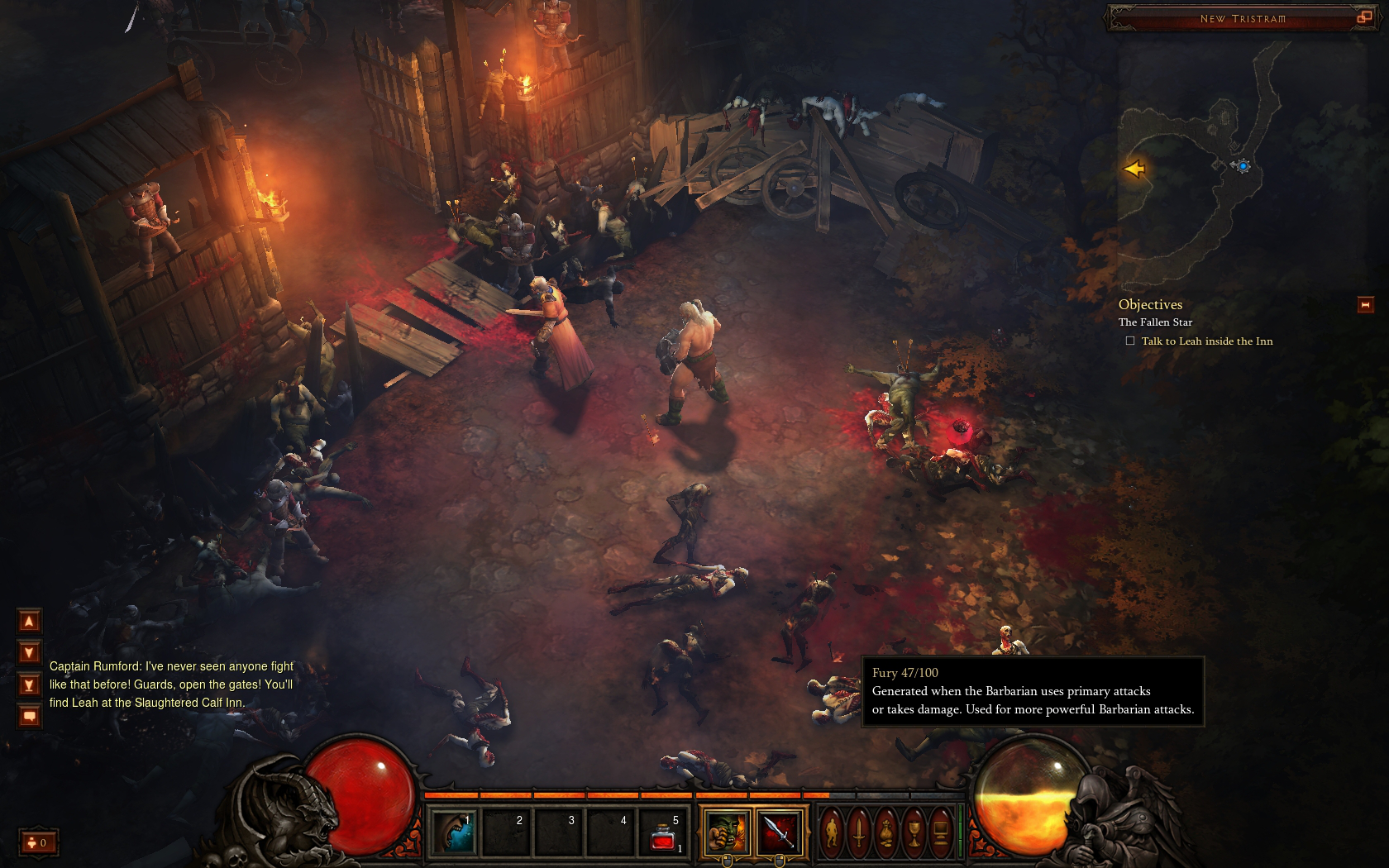This screenshot has height=868, width=1389.
Task: Open the chat speech bubble button
Action: [29, 716]
